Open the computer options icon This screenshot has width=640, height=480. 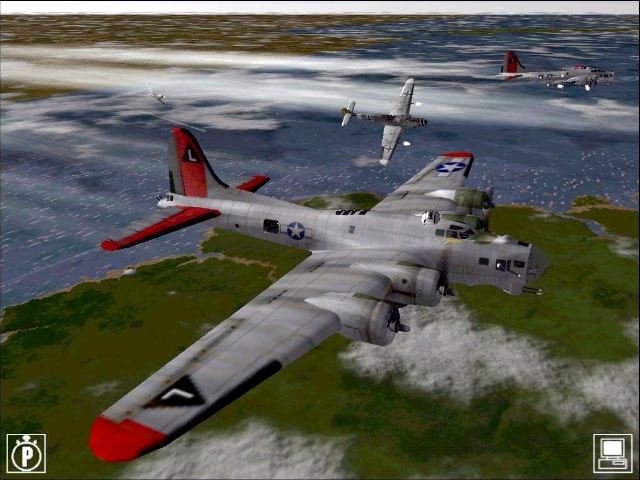pos(612,453)
